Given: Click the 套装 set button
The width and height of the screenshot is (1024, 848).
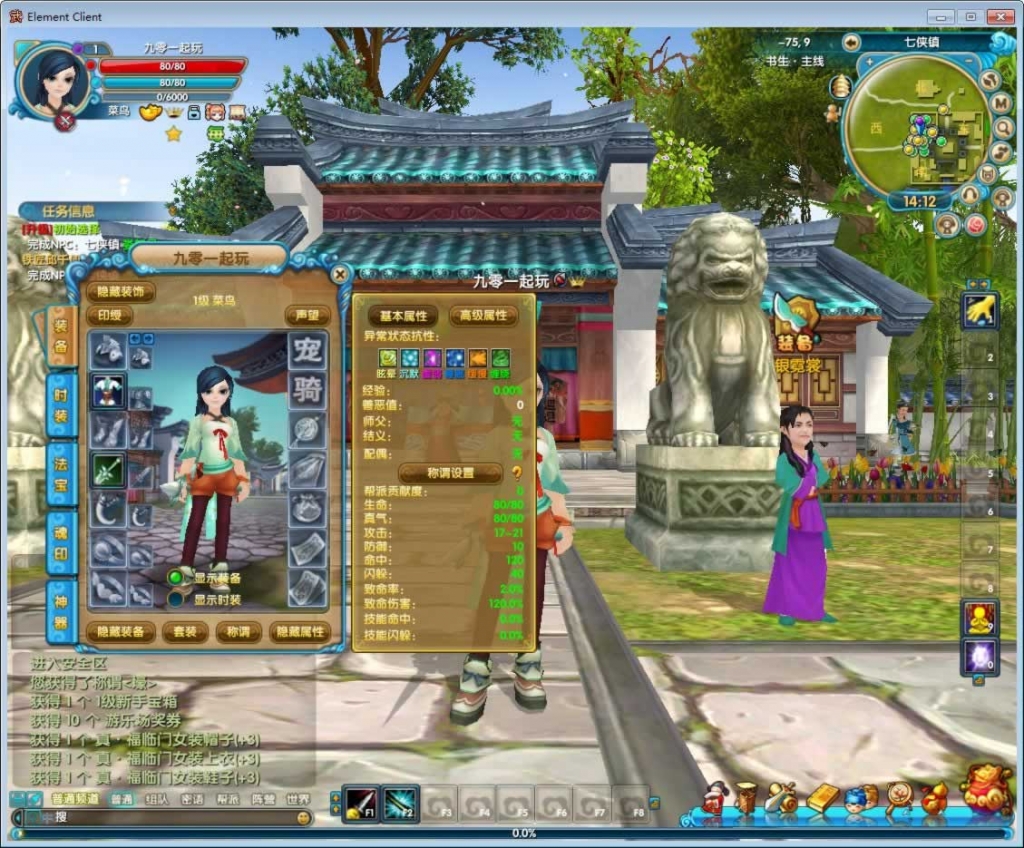Looking at the screenshot, I should coord(185,632).
